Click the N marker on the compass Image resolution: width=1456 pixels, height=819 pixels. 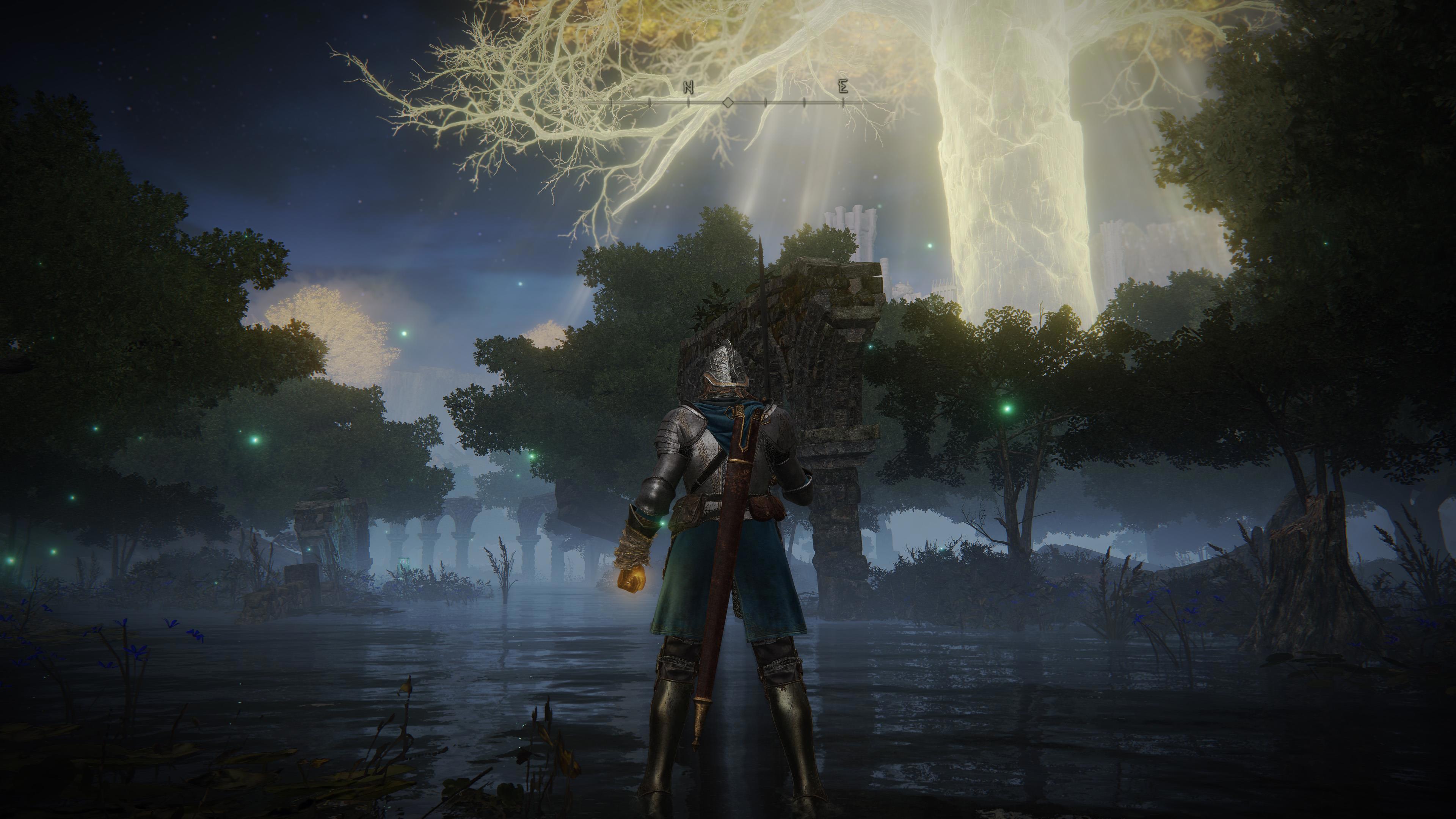(x=688, y=87)
